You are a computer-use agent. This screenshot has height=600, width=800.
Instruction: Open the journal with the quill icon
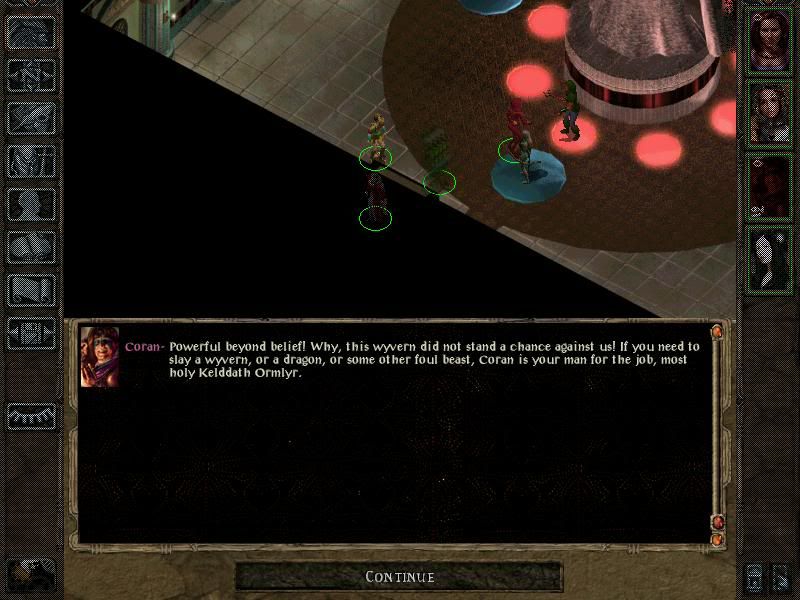pos(31,118)
